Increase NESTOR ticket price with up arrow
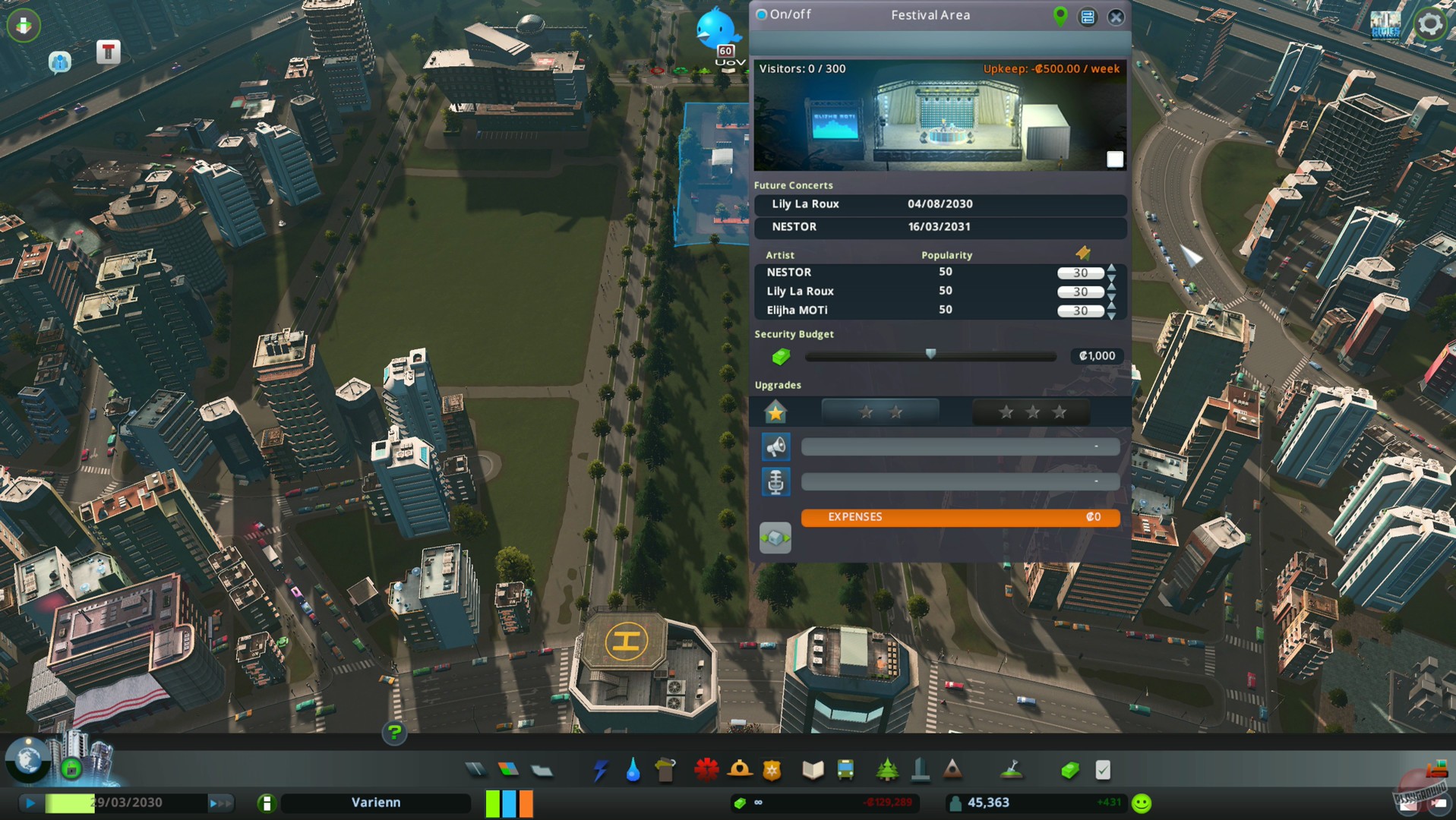Viewport: 1456px width, 820px height. point(1112,267)
